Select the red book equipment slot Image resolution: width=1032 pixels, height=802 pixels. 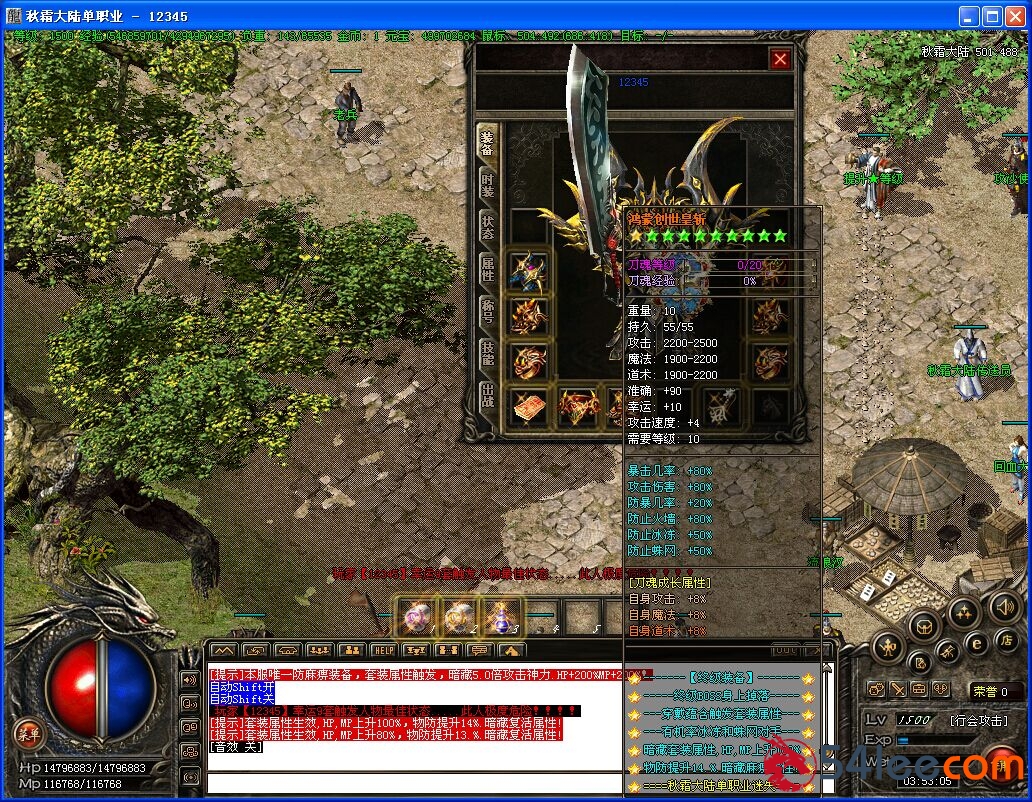[529, 405]
